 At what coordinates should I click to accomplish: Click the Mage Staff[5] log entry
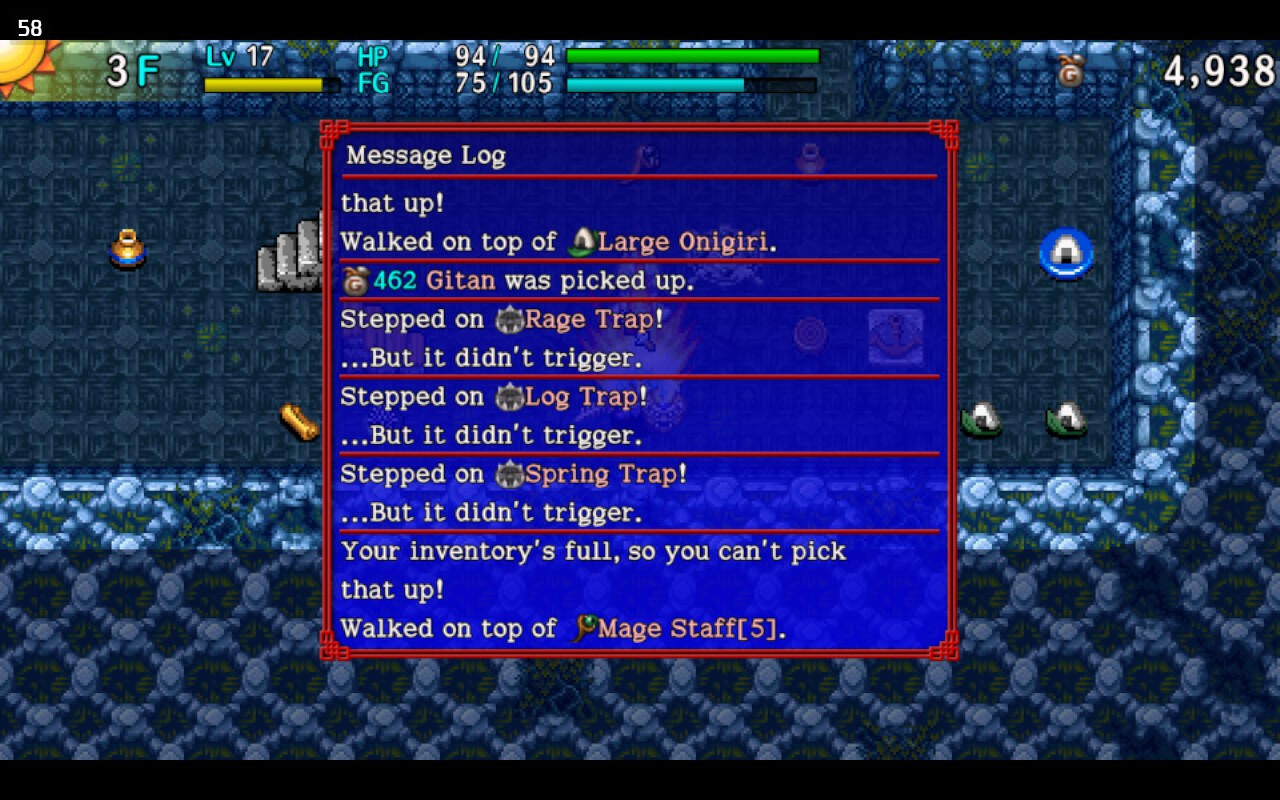tap(563, 628)
